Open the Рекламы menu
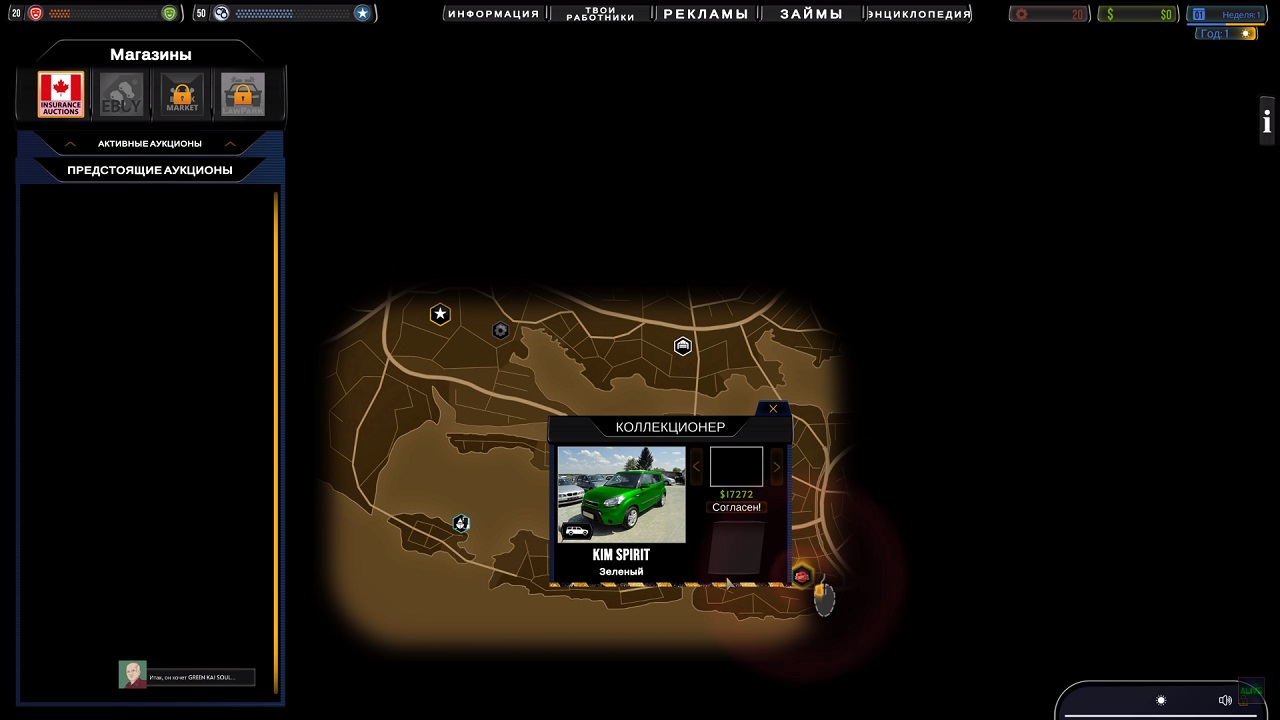1280x720 pixels. 706,14
